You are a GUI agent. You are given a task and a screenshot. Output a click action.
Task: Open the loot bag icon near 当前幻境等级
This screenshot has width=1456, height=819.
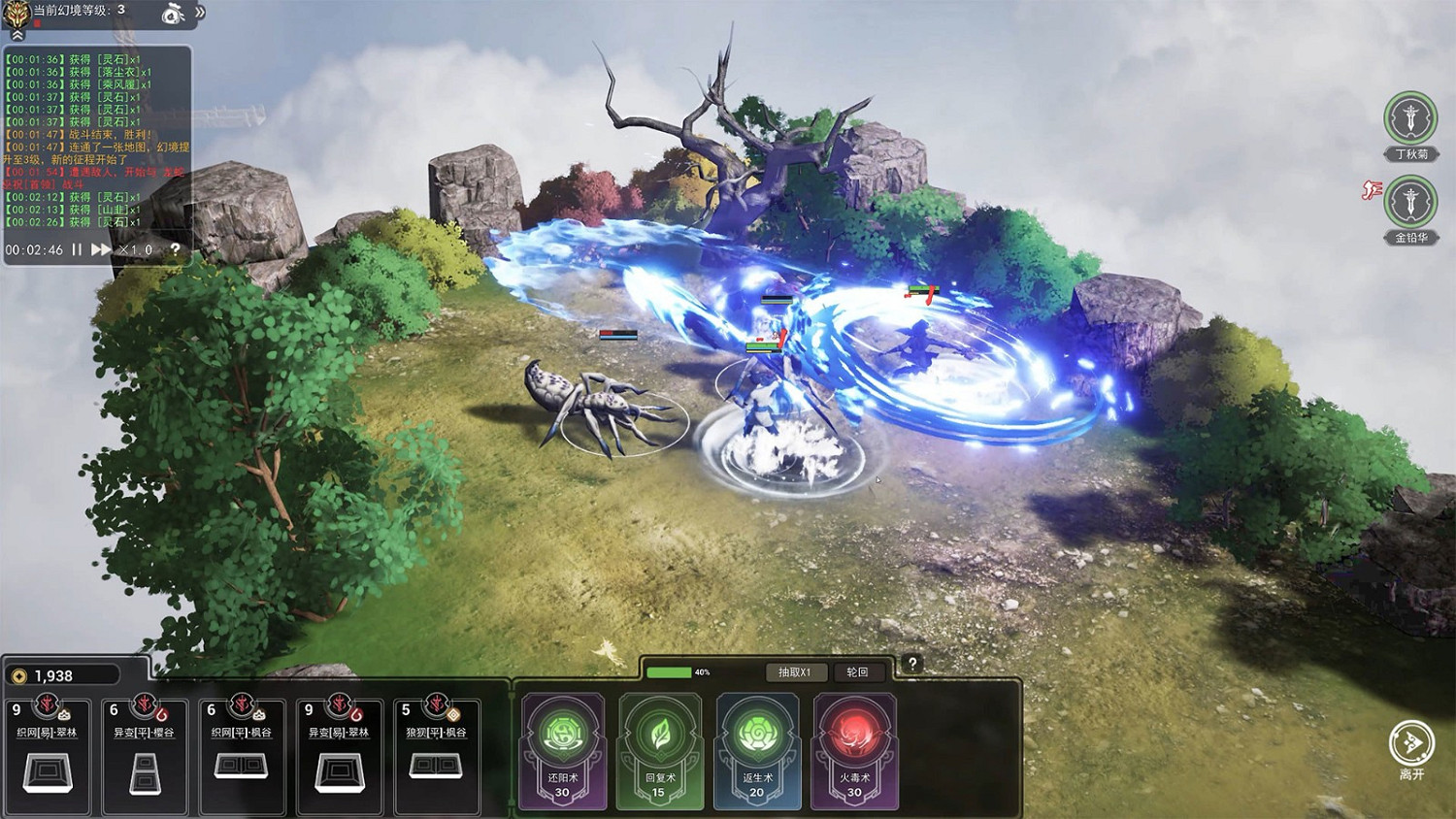[x=171, y=15]
